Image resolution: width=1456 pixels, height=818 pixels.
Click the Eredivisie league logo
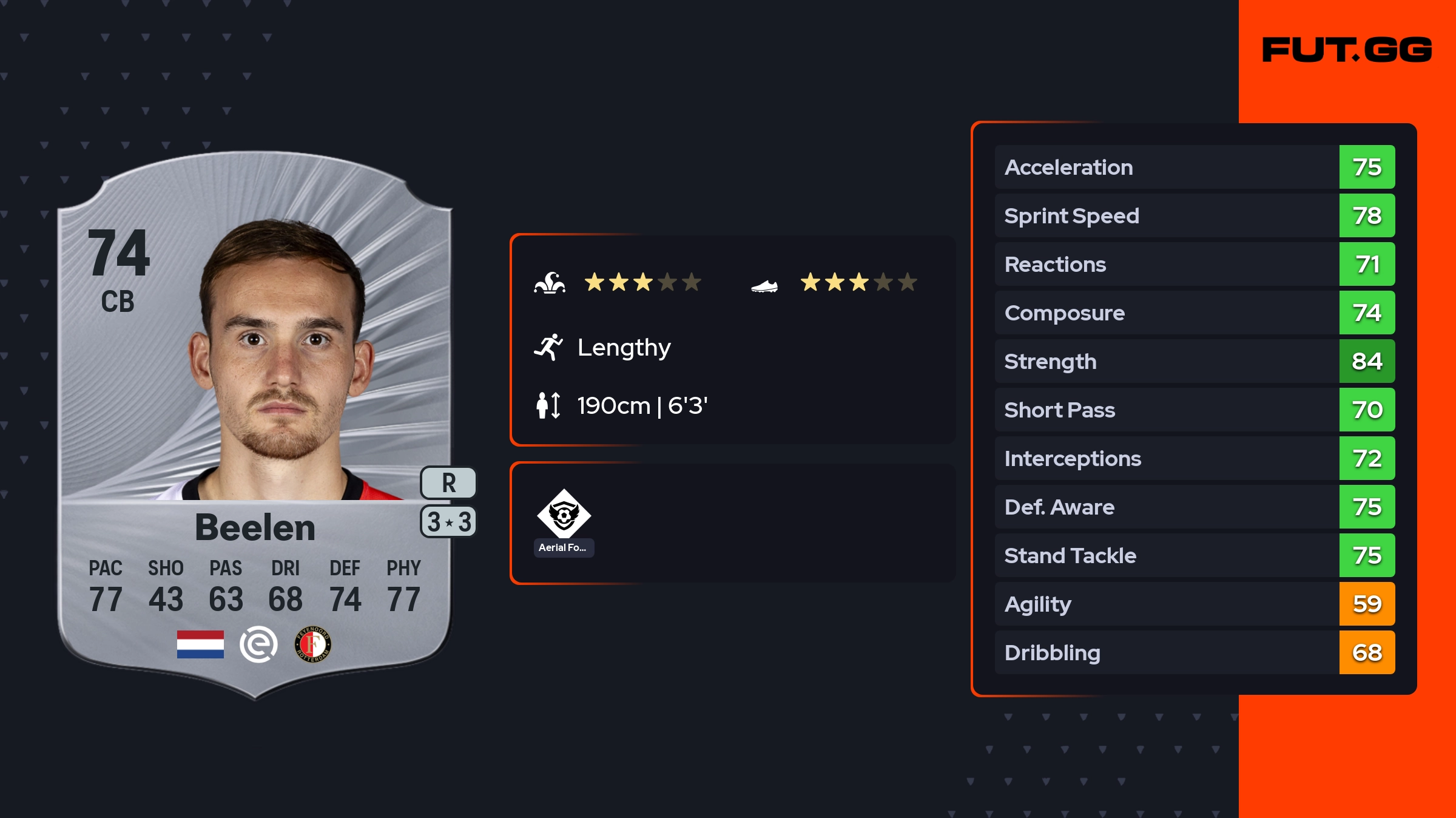258,644
